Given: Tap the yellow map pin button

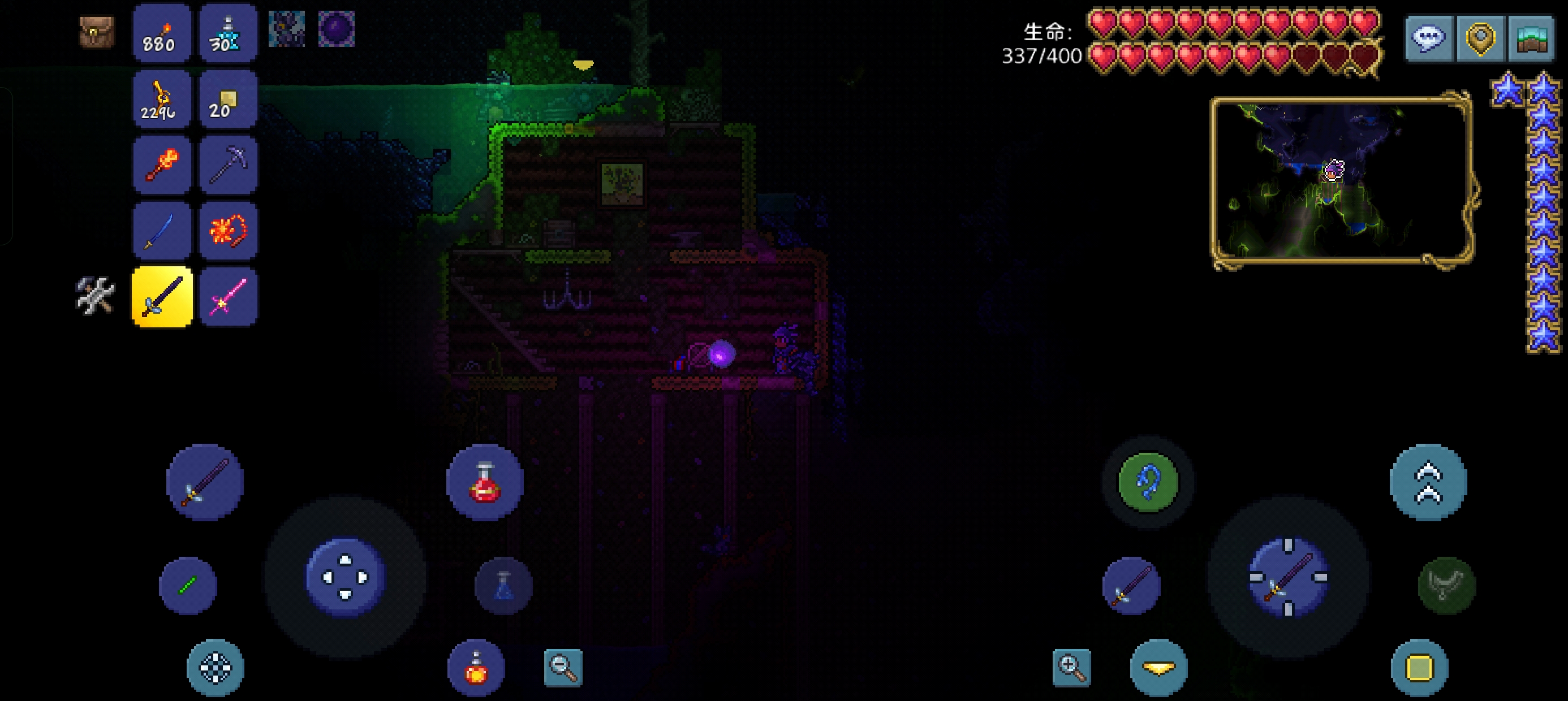Looking at the screenshot, I should 1480,38.
